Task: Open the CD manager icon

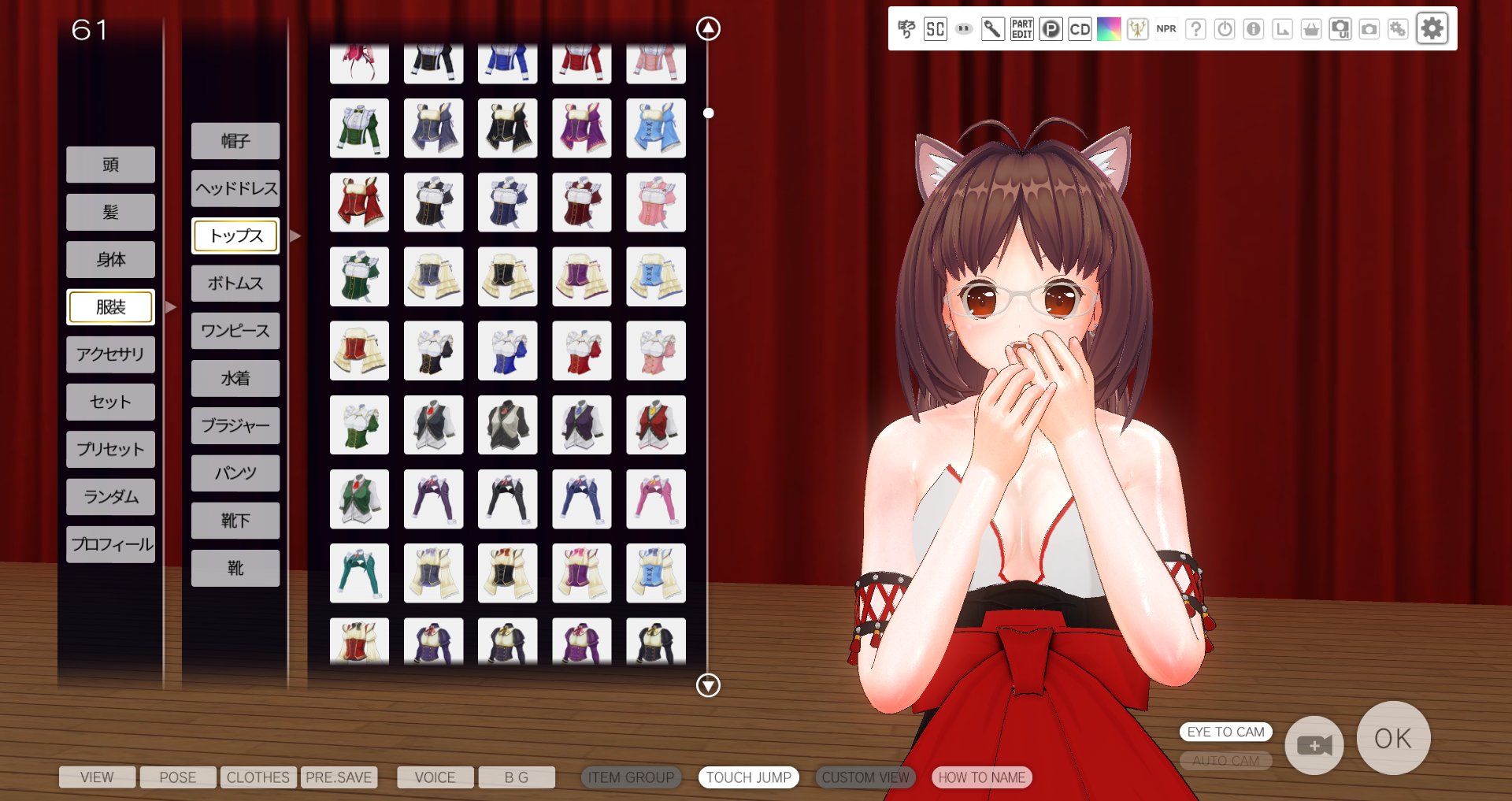Action: (1080, 29)
